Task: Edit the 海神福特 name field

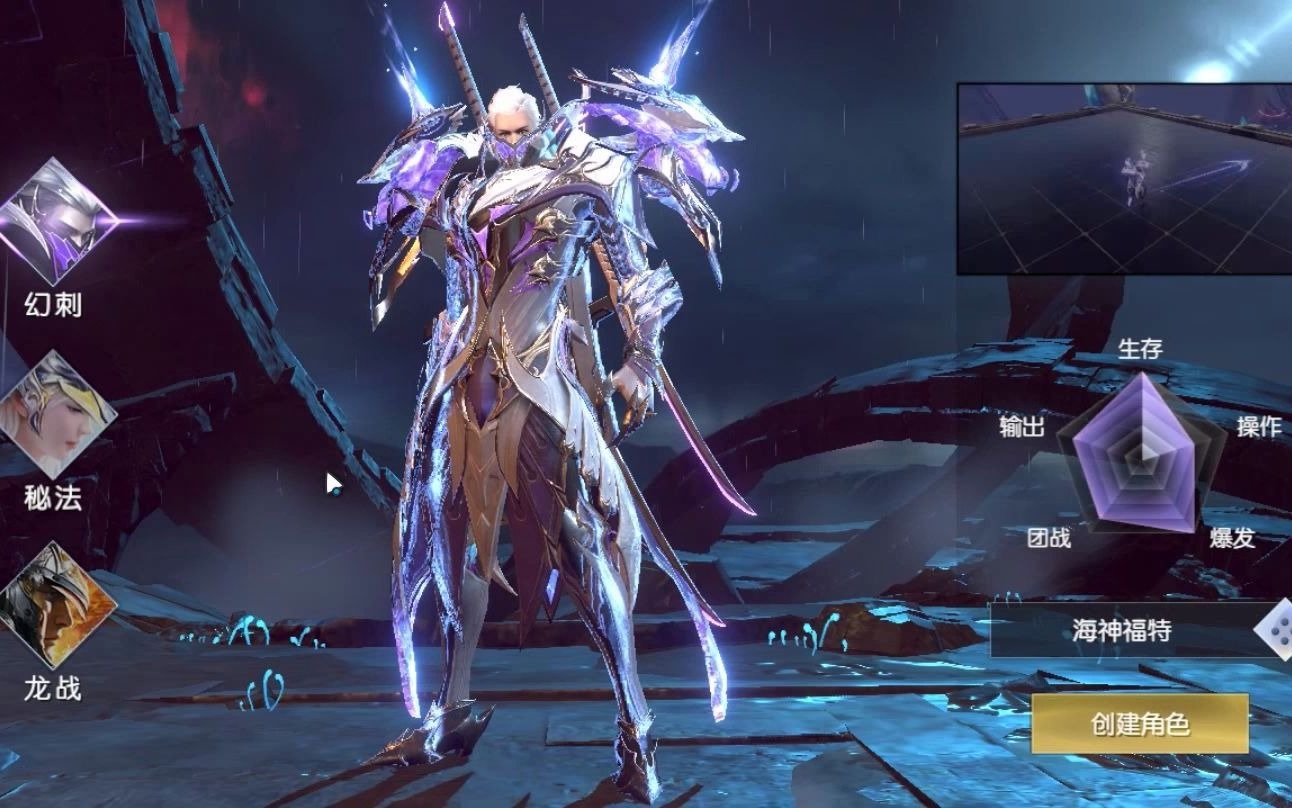Action: coord(1121,630)
